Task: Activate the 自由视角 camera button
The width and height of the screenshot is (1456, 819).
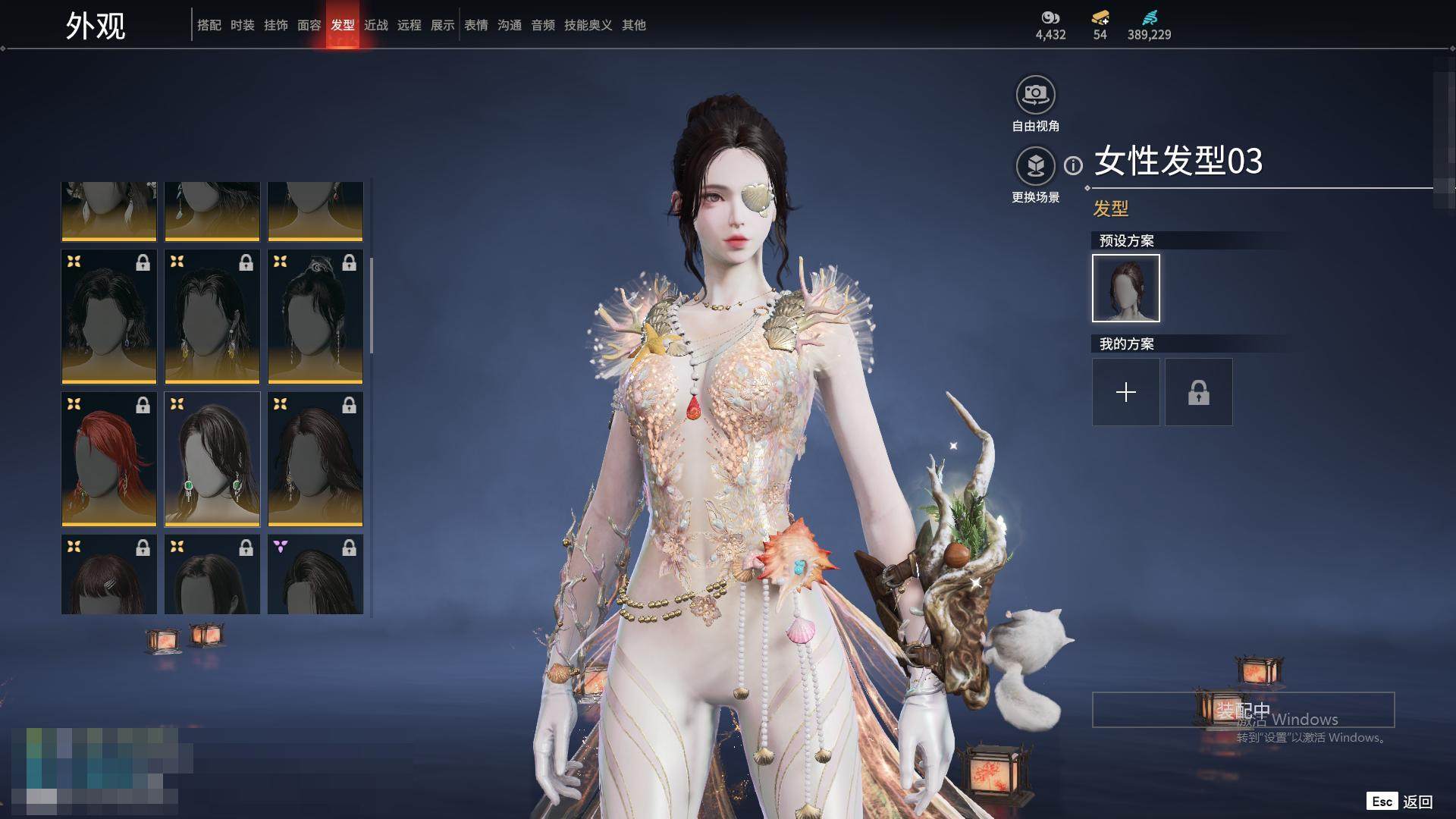Action: coord(1035,95)
